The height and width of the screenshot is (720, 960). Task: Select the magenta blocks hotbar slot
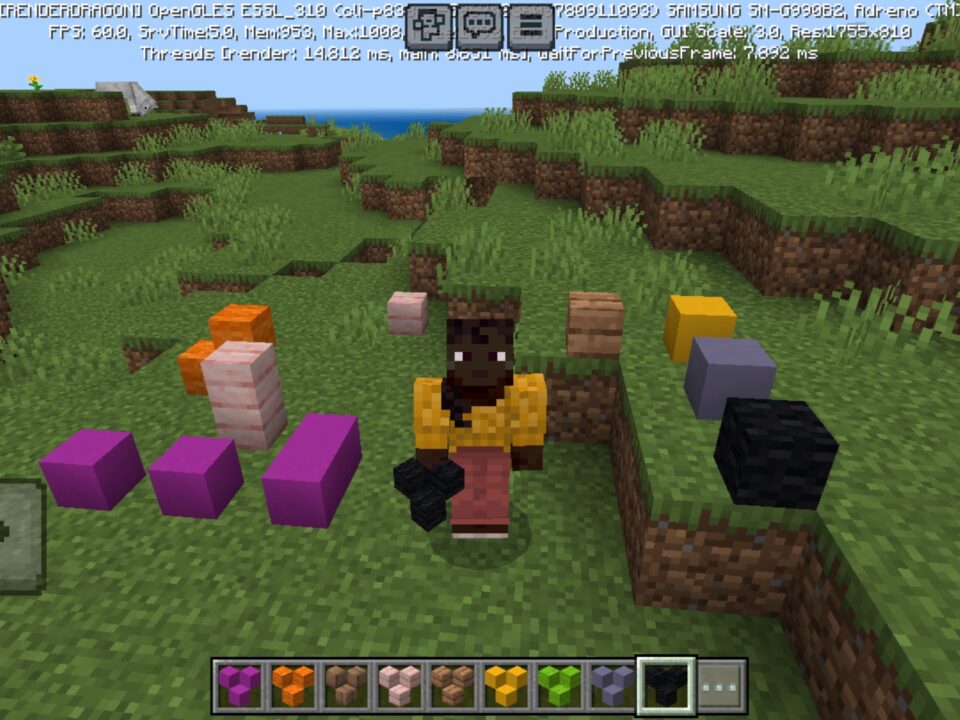tap(240, 686)
